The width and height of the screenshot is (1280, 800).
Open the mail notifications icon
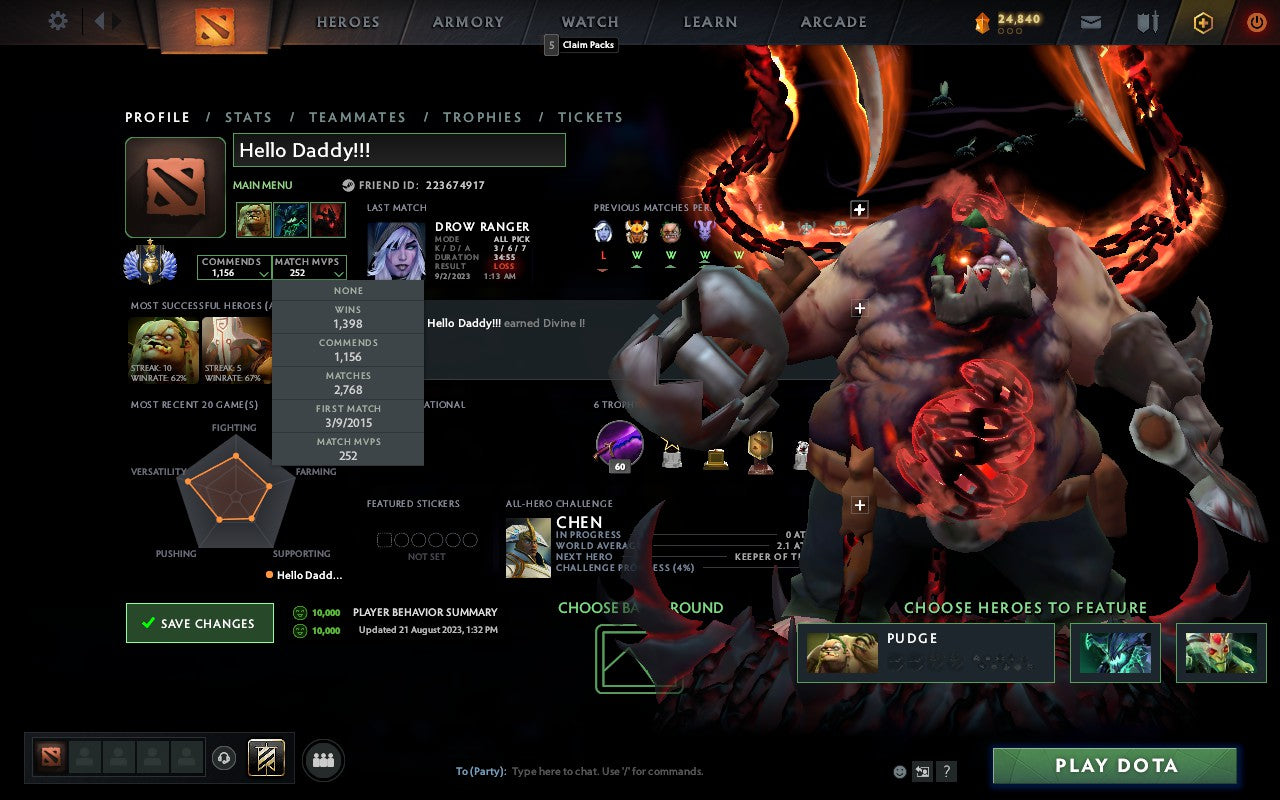tap(1090, 21)
